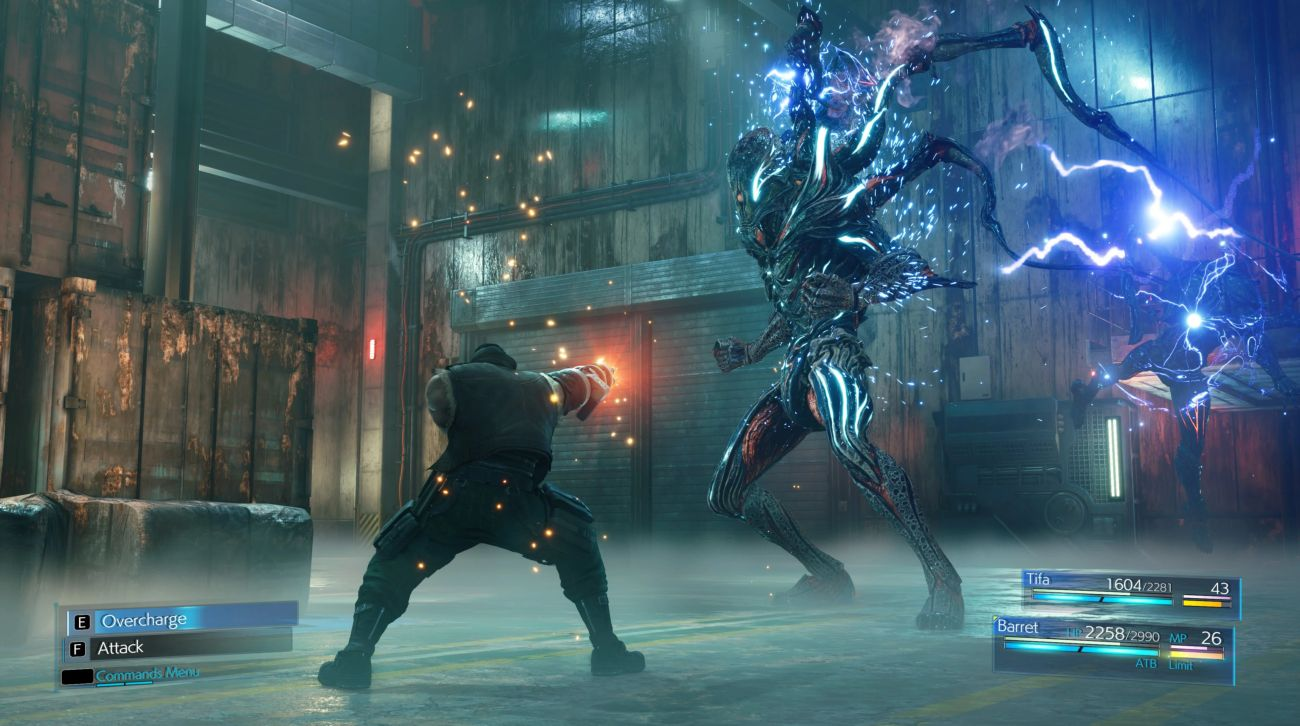
Task: Choose the Attack command
Action: pos(178,648)
